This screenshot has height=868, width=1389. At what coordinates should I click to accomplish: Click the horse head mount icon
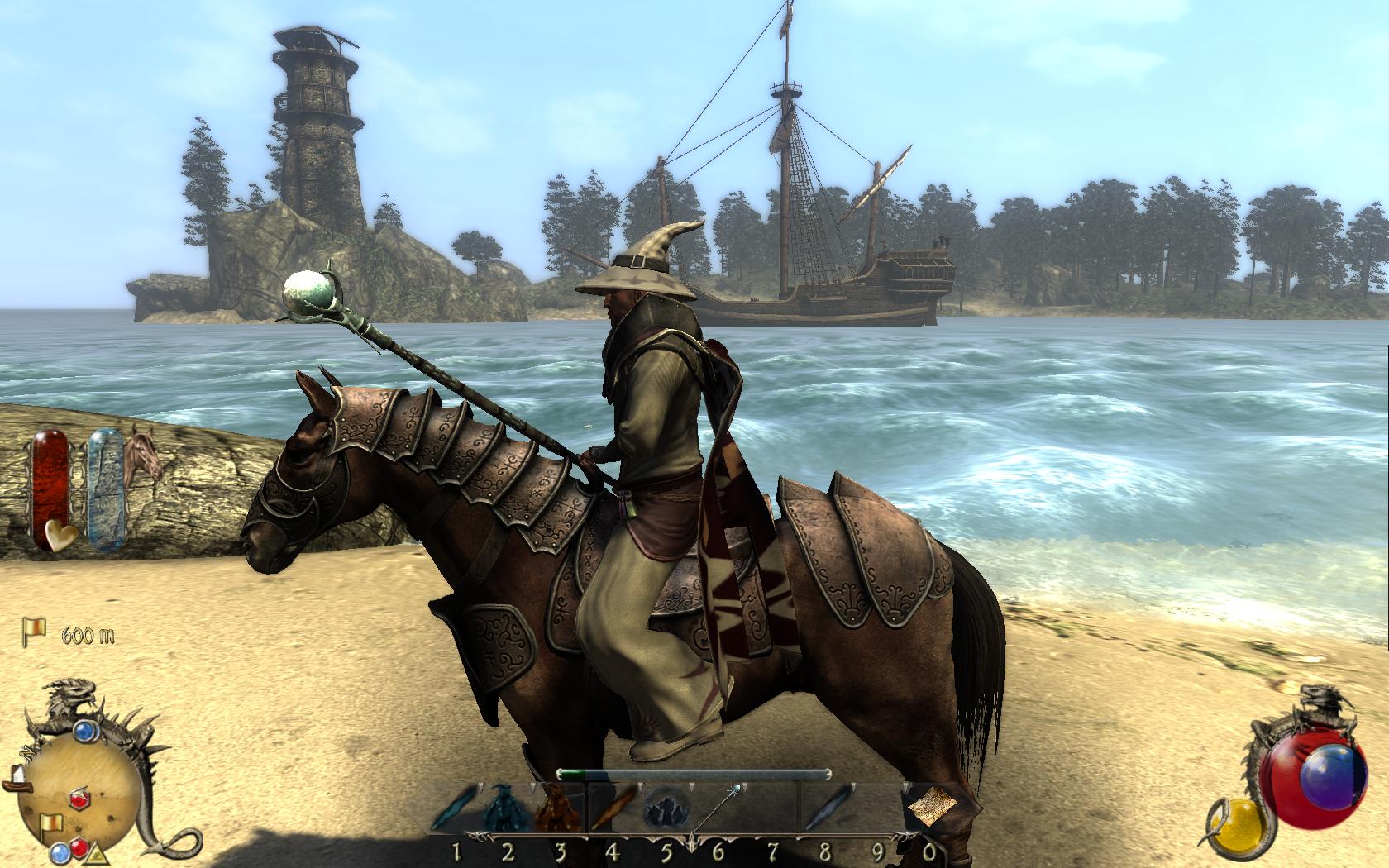click(x=142, y=455)
